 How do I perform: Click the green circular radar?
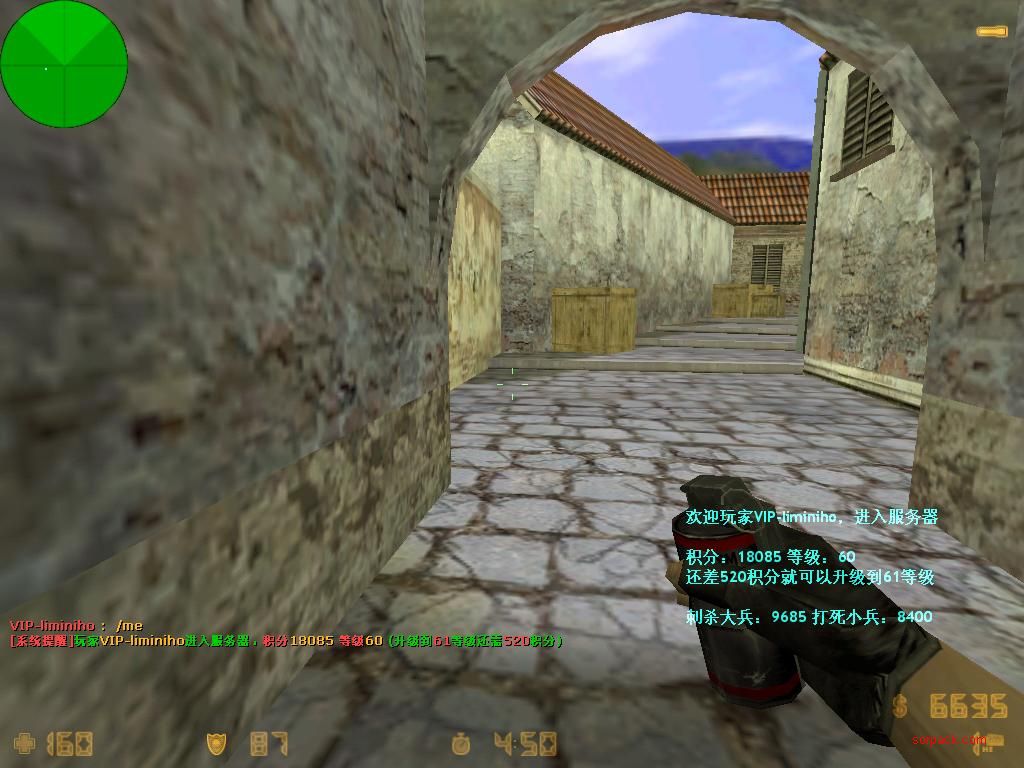coord(64,64)
